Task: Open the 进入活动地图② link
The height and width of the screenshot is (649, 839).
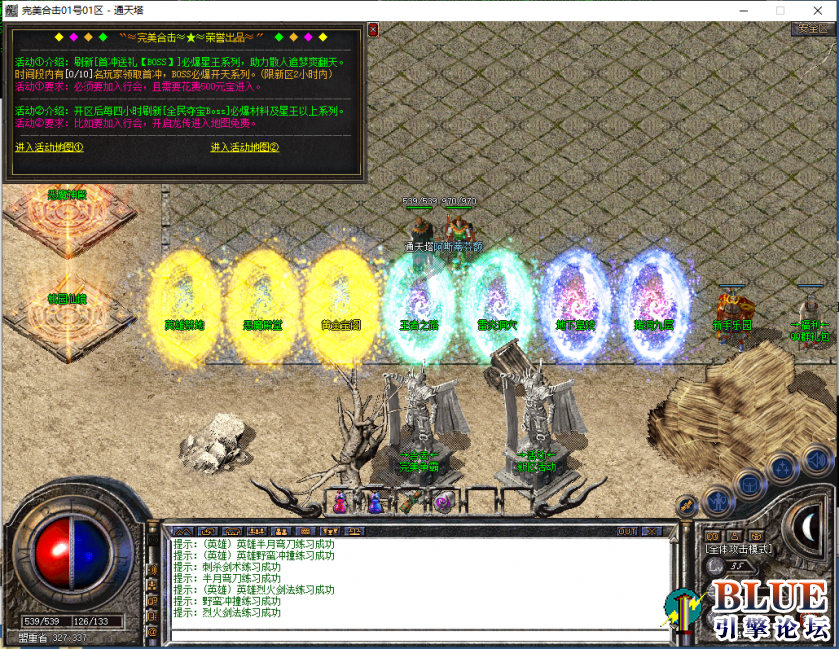Action: click(244, 148)
